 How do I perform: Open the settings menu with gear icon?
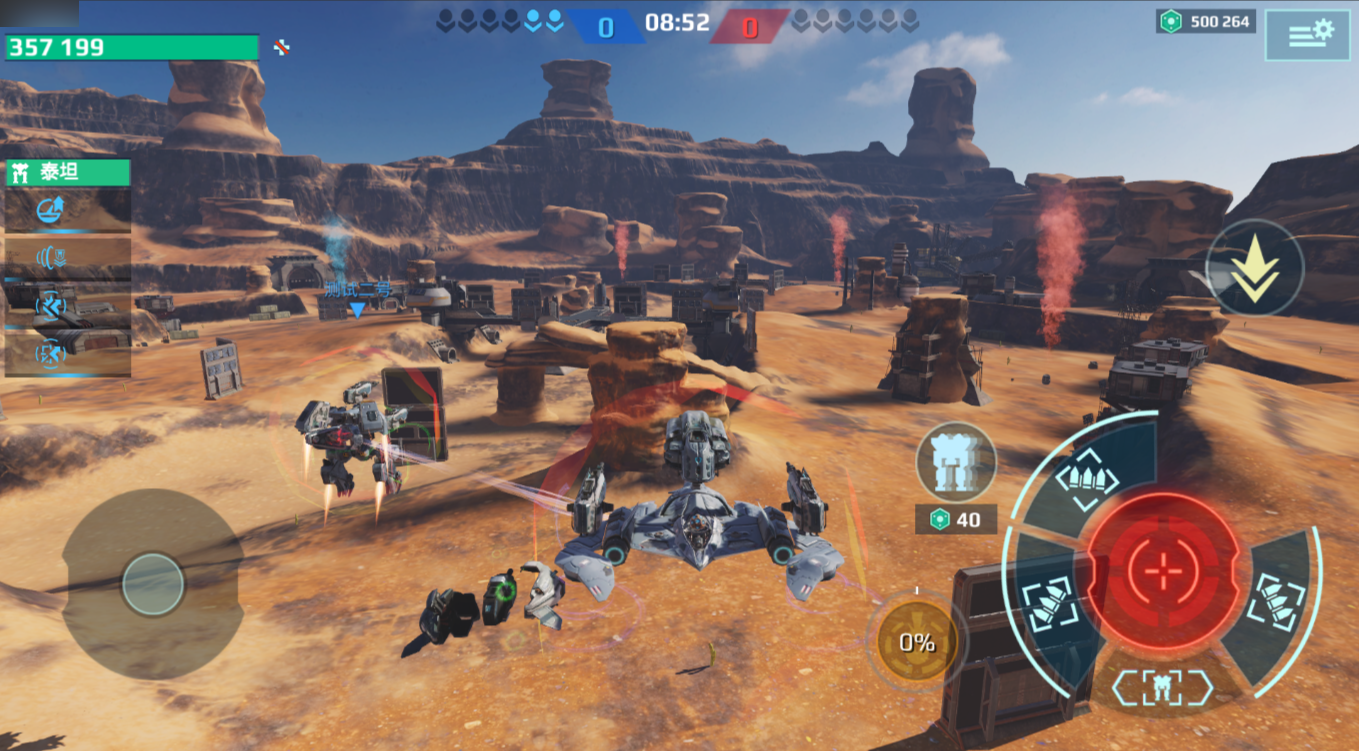1306,35
